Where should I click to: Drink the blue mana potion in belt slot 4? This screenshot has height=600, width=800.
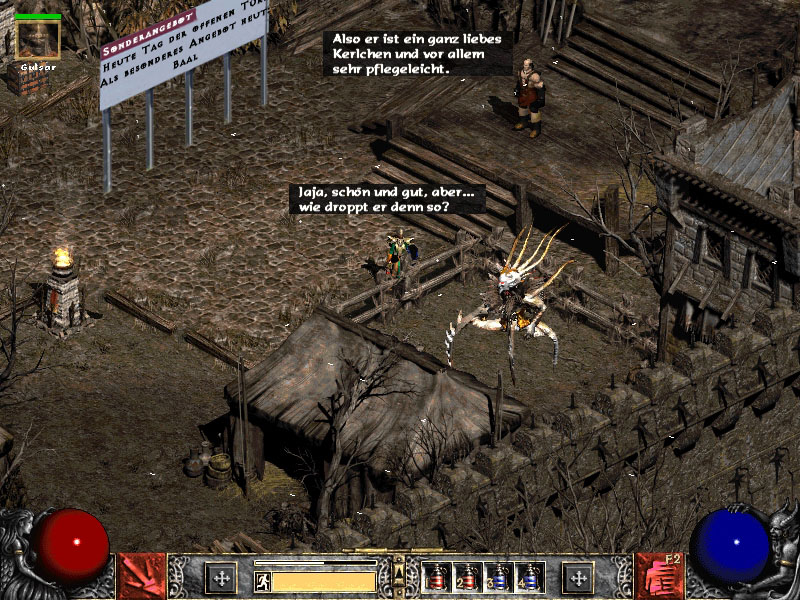click(530, 577)
